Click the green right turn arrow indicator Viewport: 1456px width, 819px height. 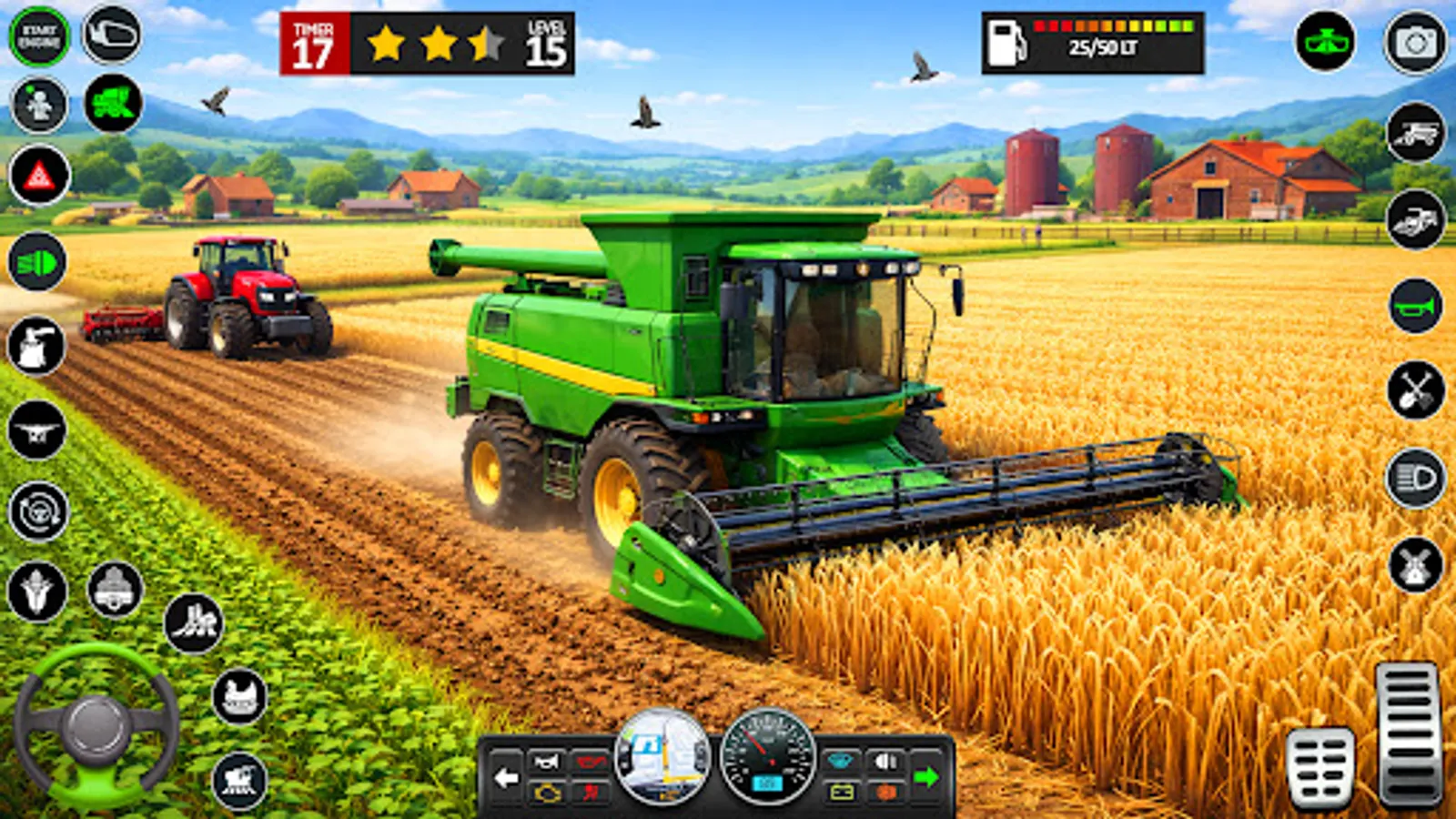point(926,775)
